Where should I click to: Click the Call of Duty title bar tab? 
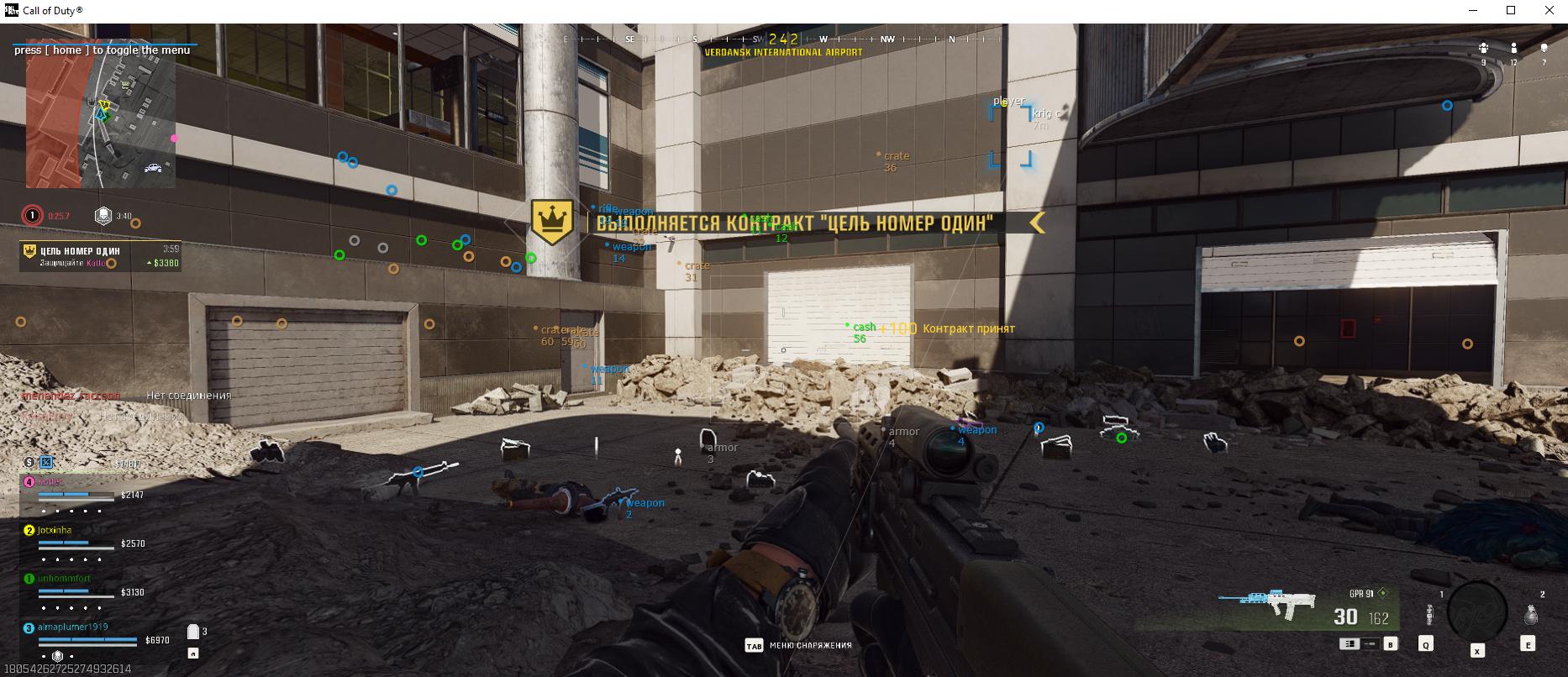click(x=50, y=10)
